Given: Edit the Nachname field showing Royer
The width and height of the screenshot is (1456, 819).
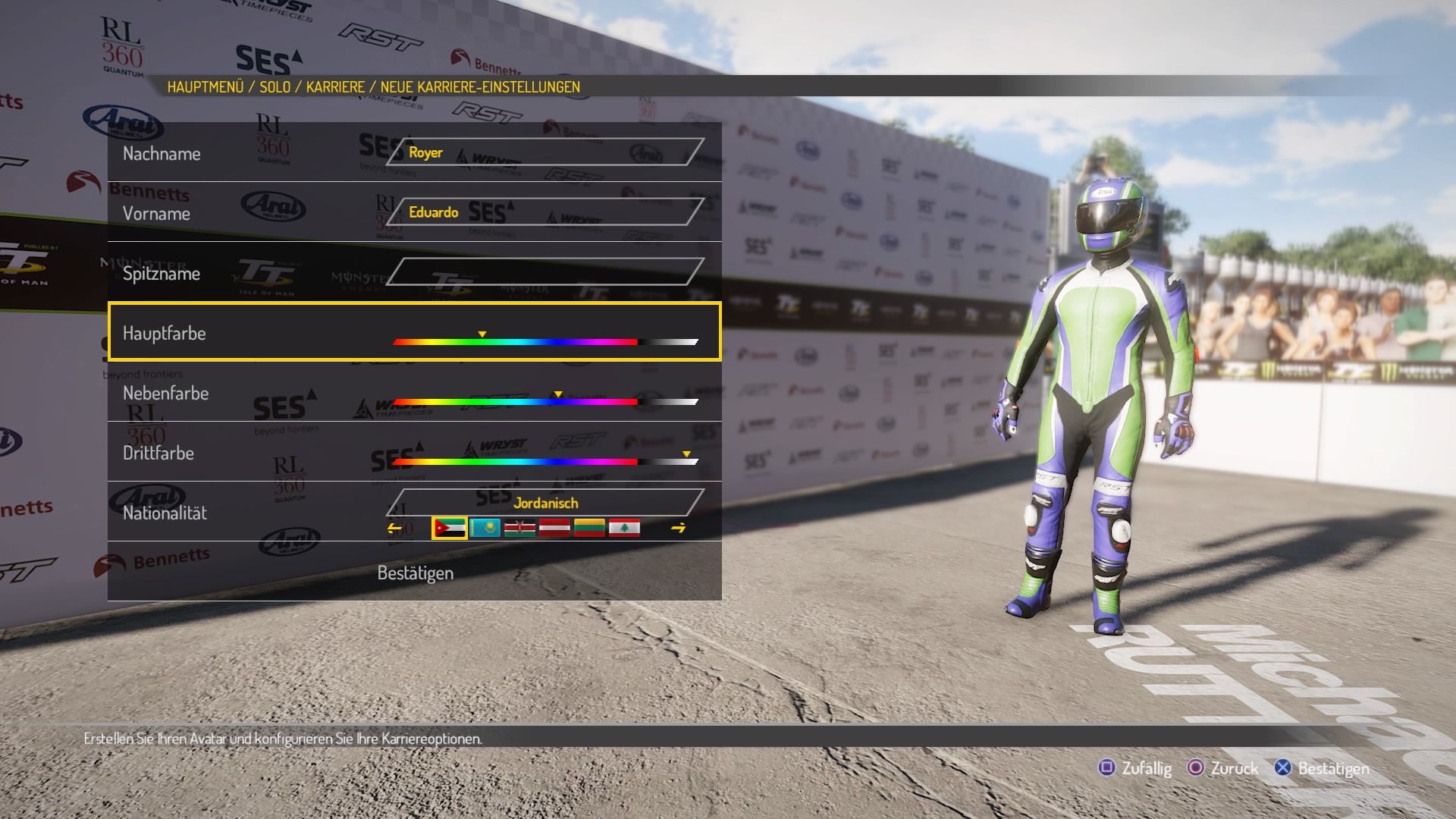Looking at the screenshot, I should coord(544,152).
